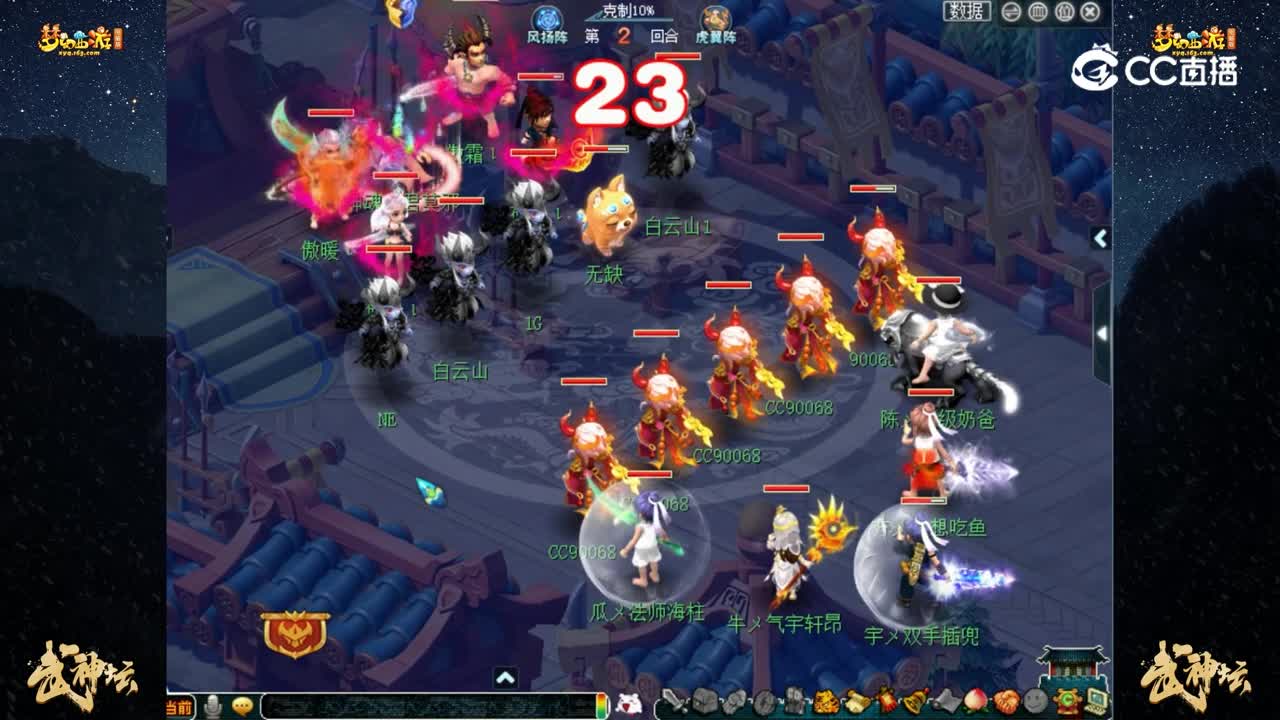The image size is (1280, 720).
Task: Click the circular grid toggle near top right
Action: 1039,11
